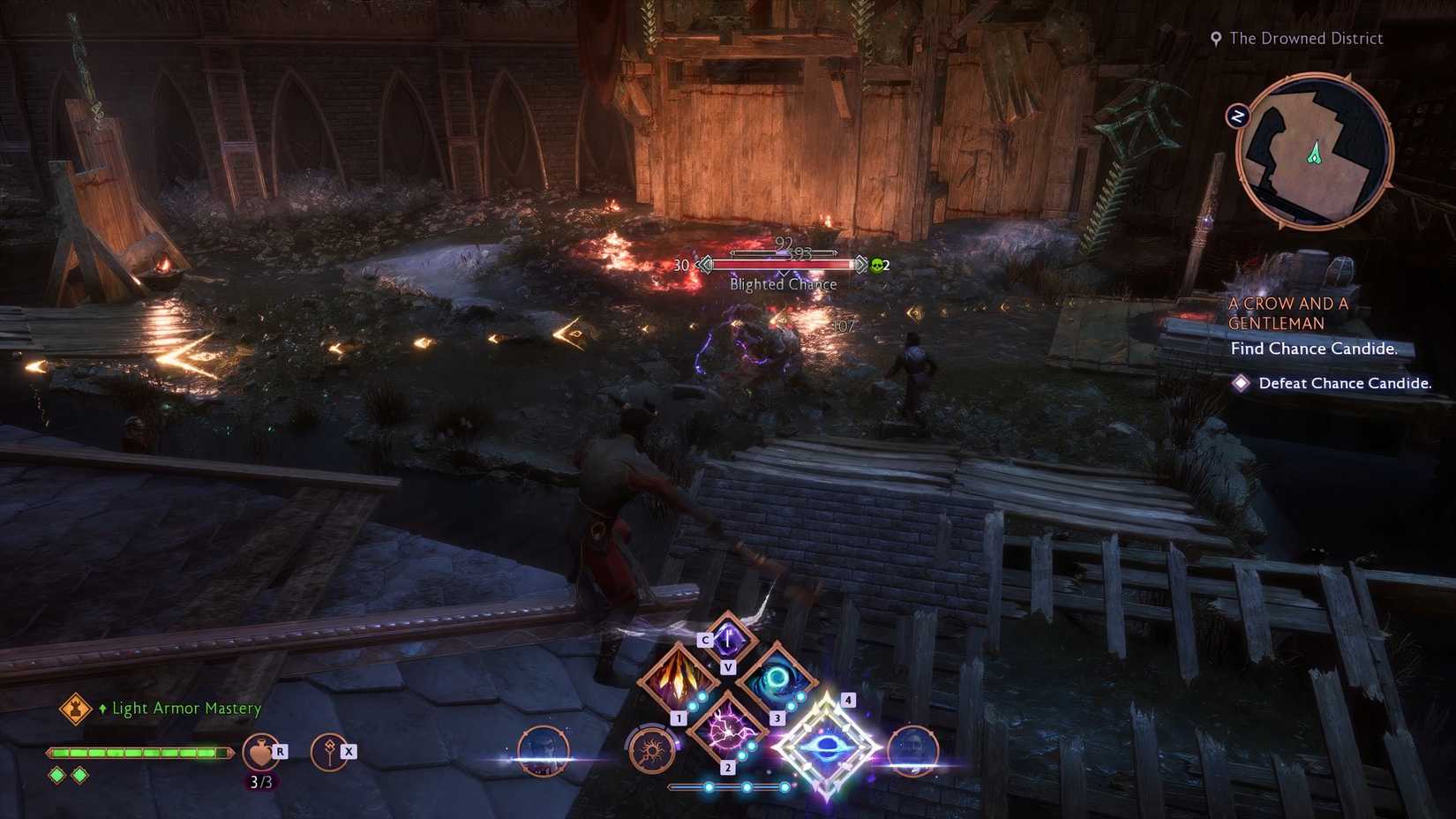Select the Find Chance Candide objective text
Viewport: 1456px width, 819px height.
[x=1314, y=349]
